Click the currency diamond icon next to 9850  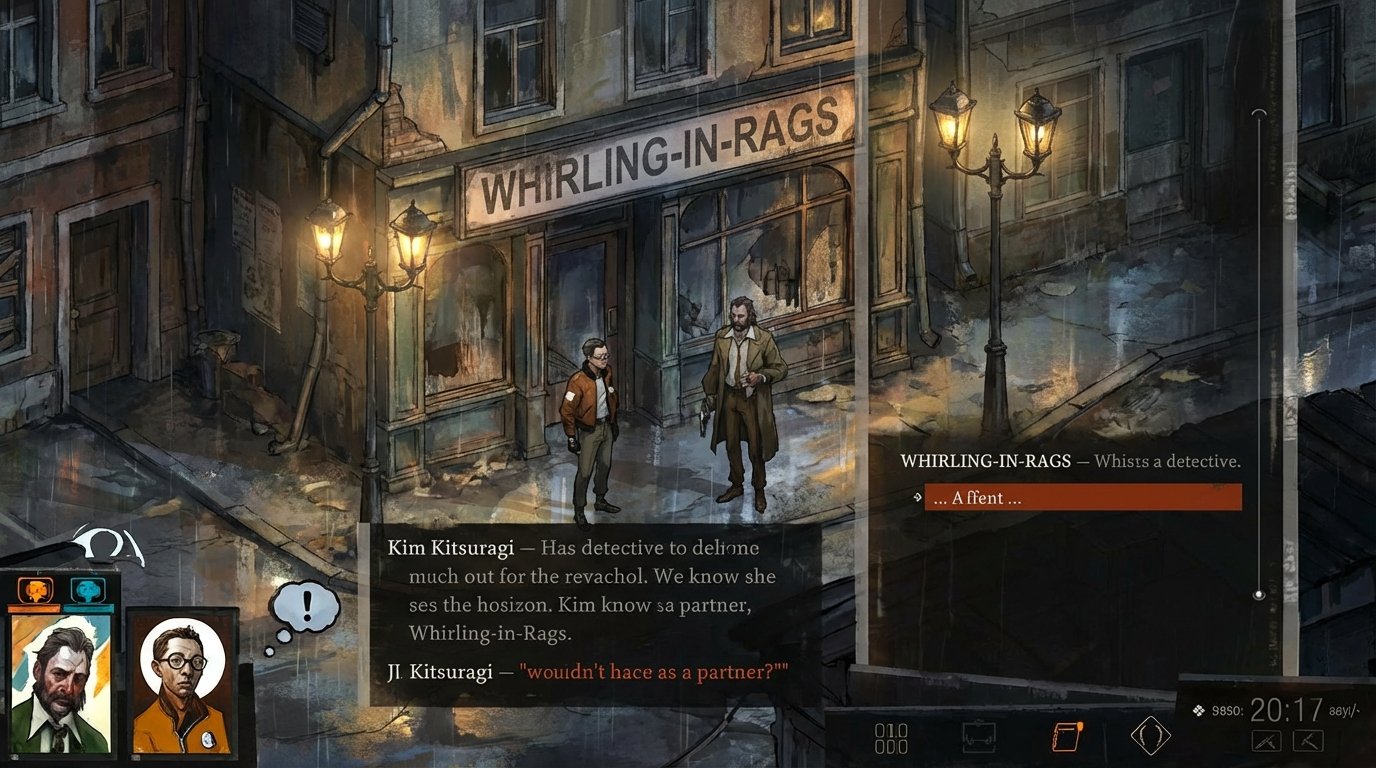point(1198,709)
